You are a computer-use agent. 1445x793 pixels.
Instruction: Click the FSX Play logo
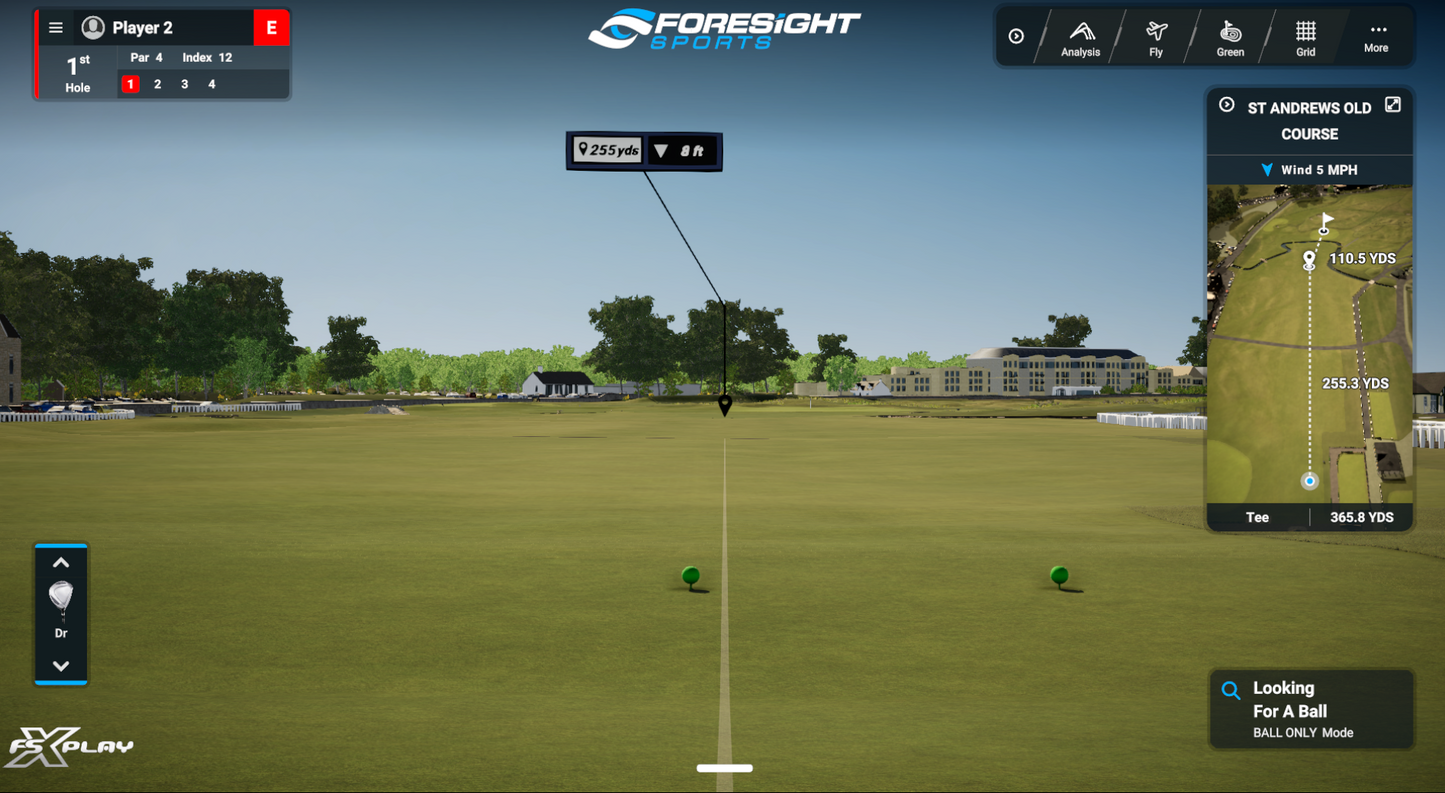coord(70,748)
